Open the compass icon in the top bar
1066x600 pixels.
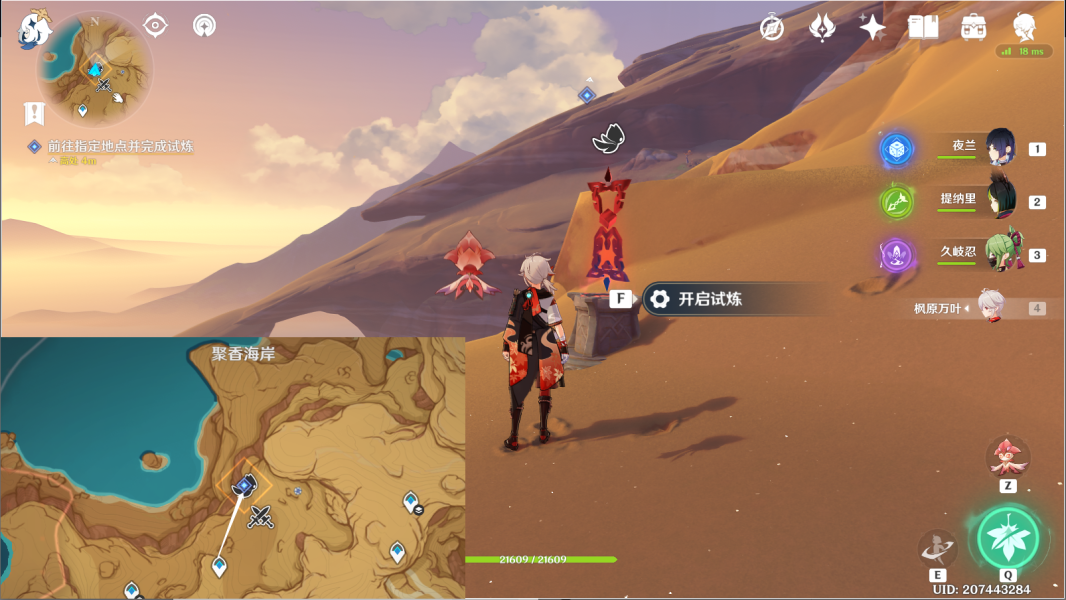pyautogui.click(x=771, y=28)
